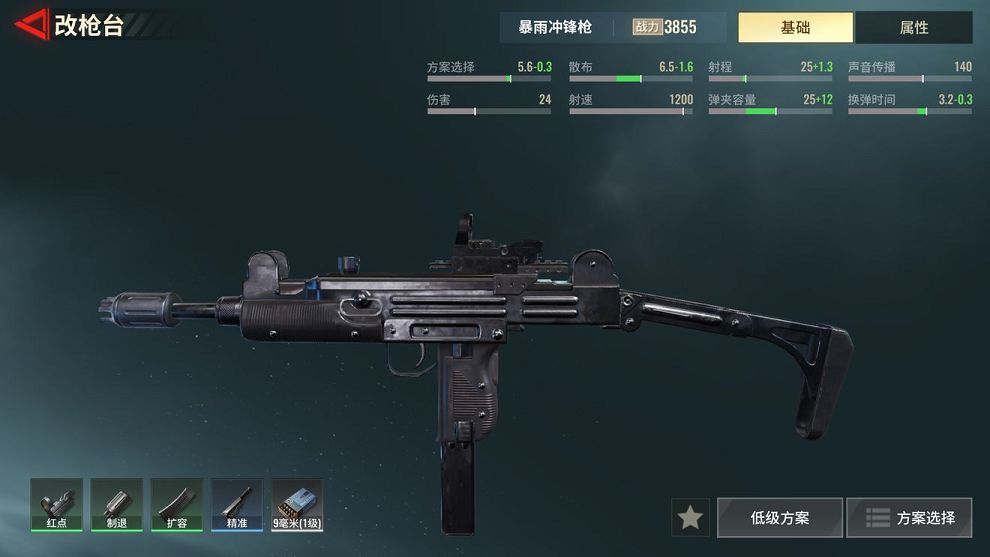The height and width of the screenshot is (557, 990).
Task: Click the 精准 barrel attachment slot
Action: pos(237,504)
